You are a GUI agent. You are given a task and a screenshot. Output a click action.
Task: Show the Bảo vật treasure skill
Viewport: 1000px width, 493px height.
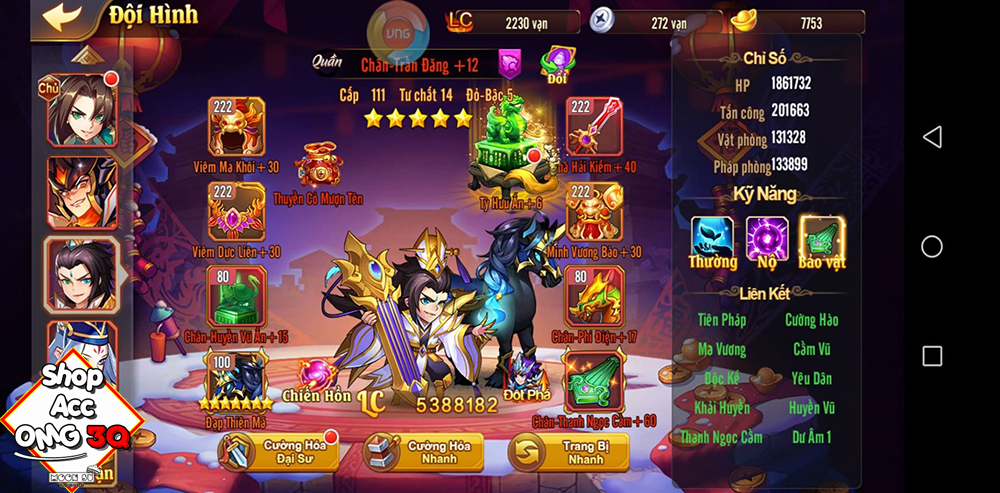tap(822, 238)
